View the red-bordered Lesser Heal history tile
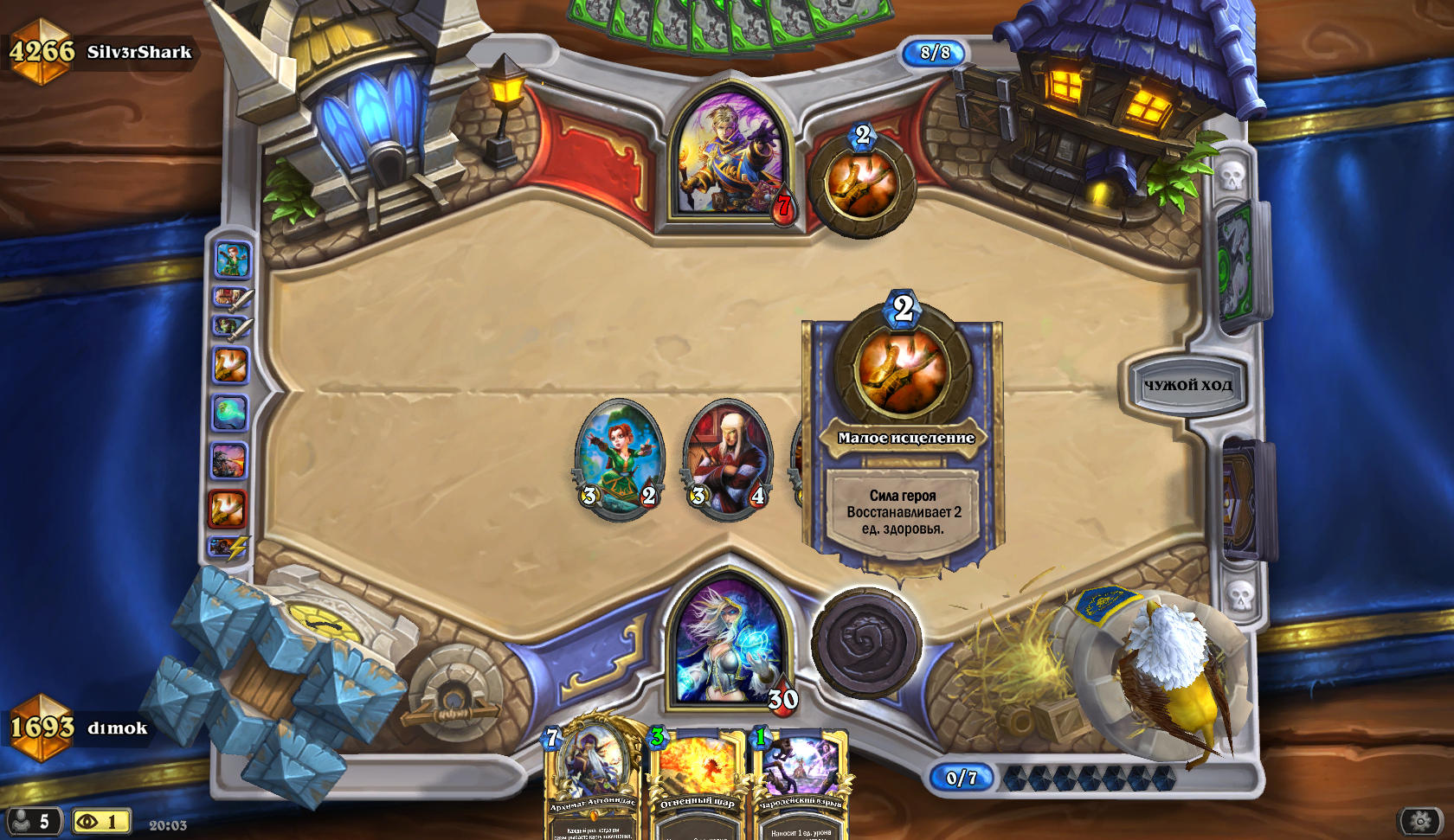 228,509
